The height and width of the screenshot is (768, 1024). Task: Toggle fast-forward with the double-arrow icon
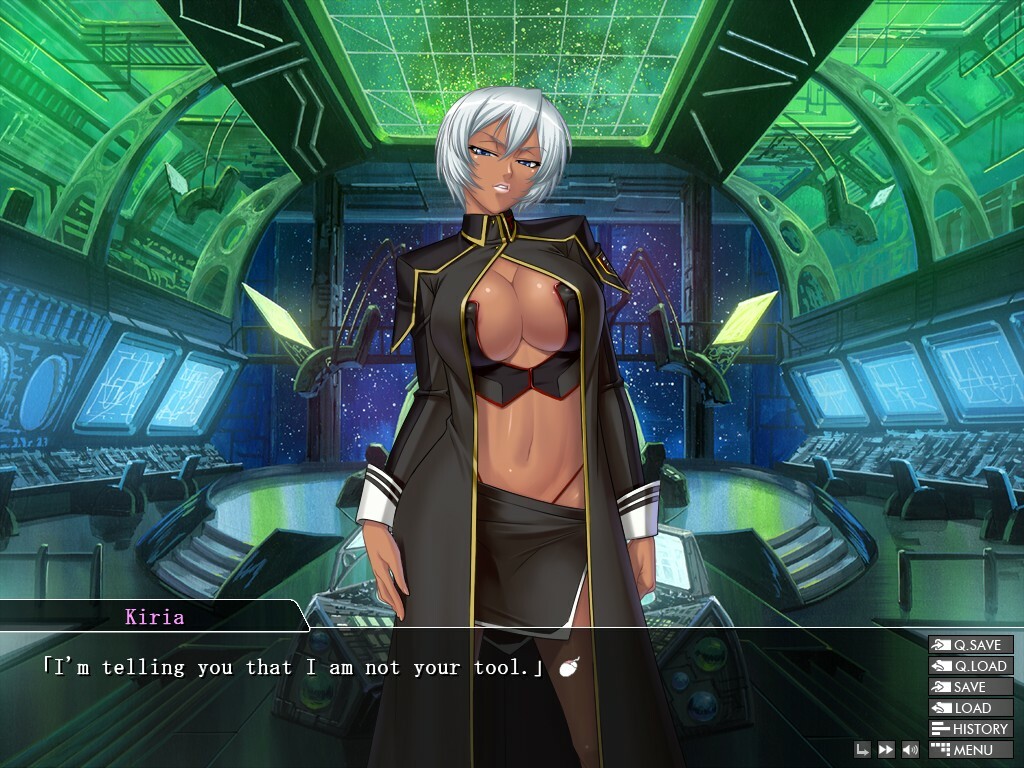click(x=886, y=750)
